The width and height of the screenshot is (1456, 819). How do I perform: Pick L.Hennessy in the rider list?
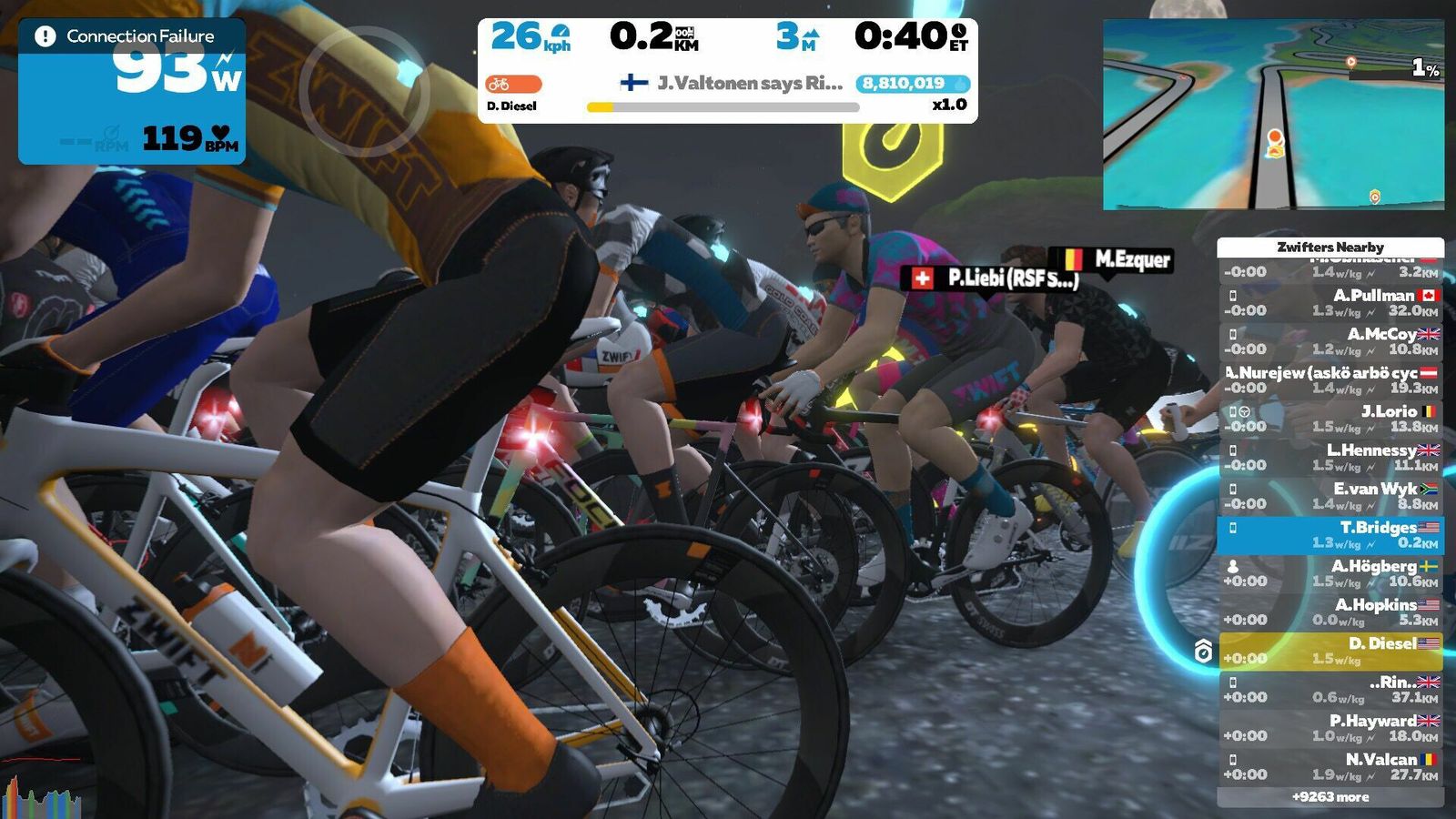pyautogui.click(x=1330, y=457)
